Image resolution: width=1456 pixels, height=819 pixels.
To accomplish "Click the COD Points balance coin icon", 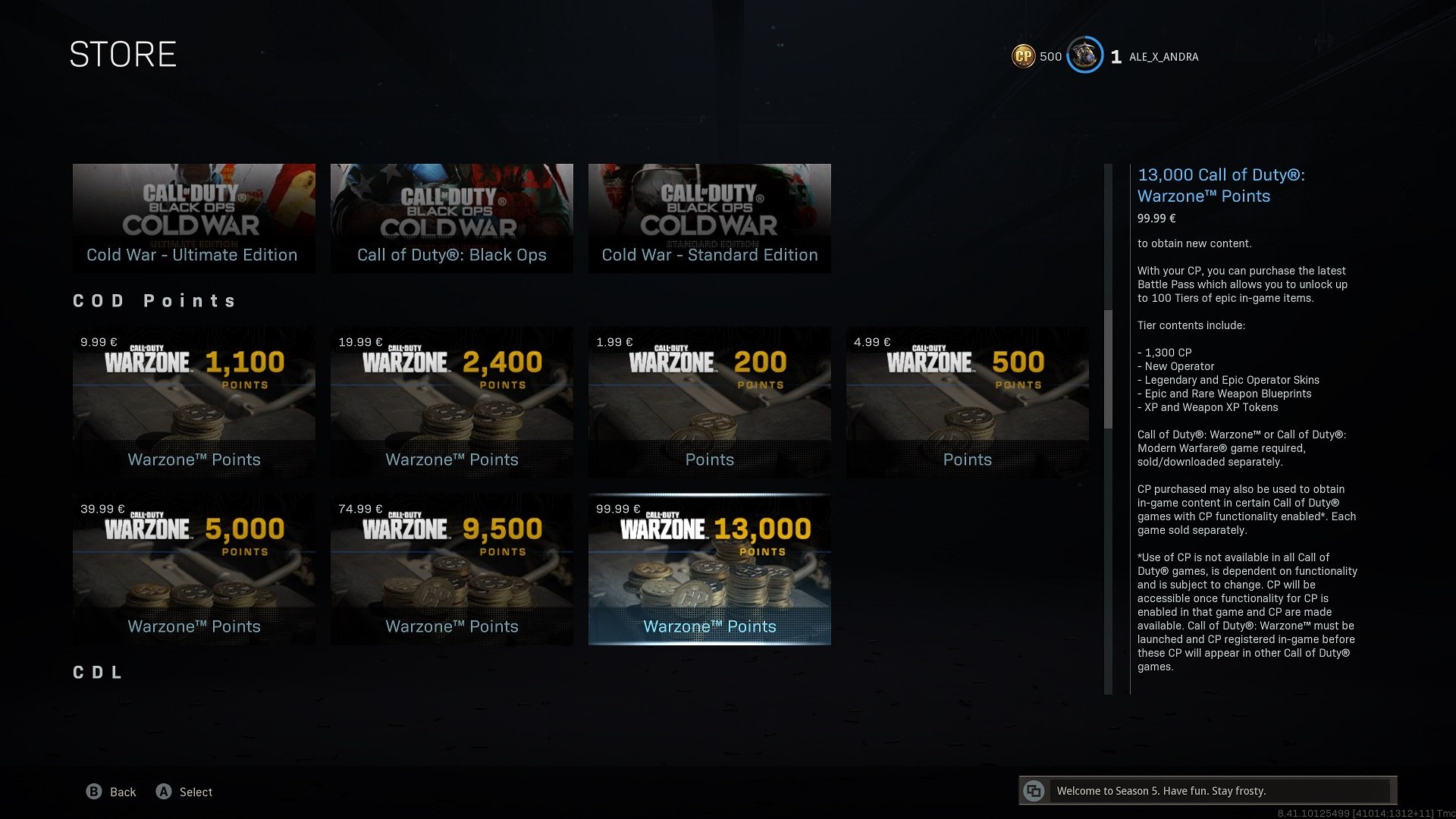I will click(1024, 56).
